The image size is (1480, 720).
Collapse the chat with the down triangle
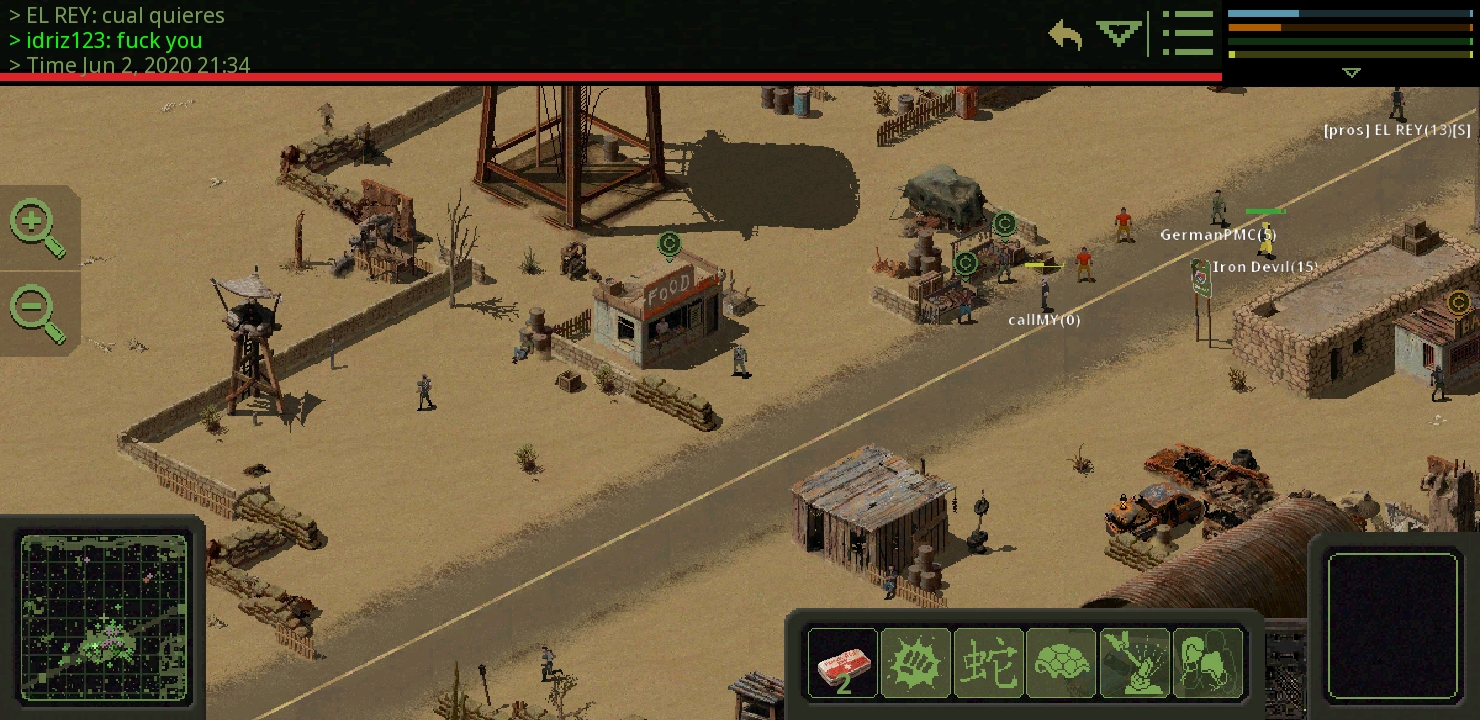1117,31
